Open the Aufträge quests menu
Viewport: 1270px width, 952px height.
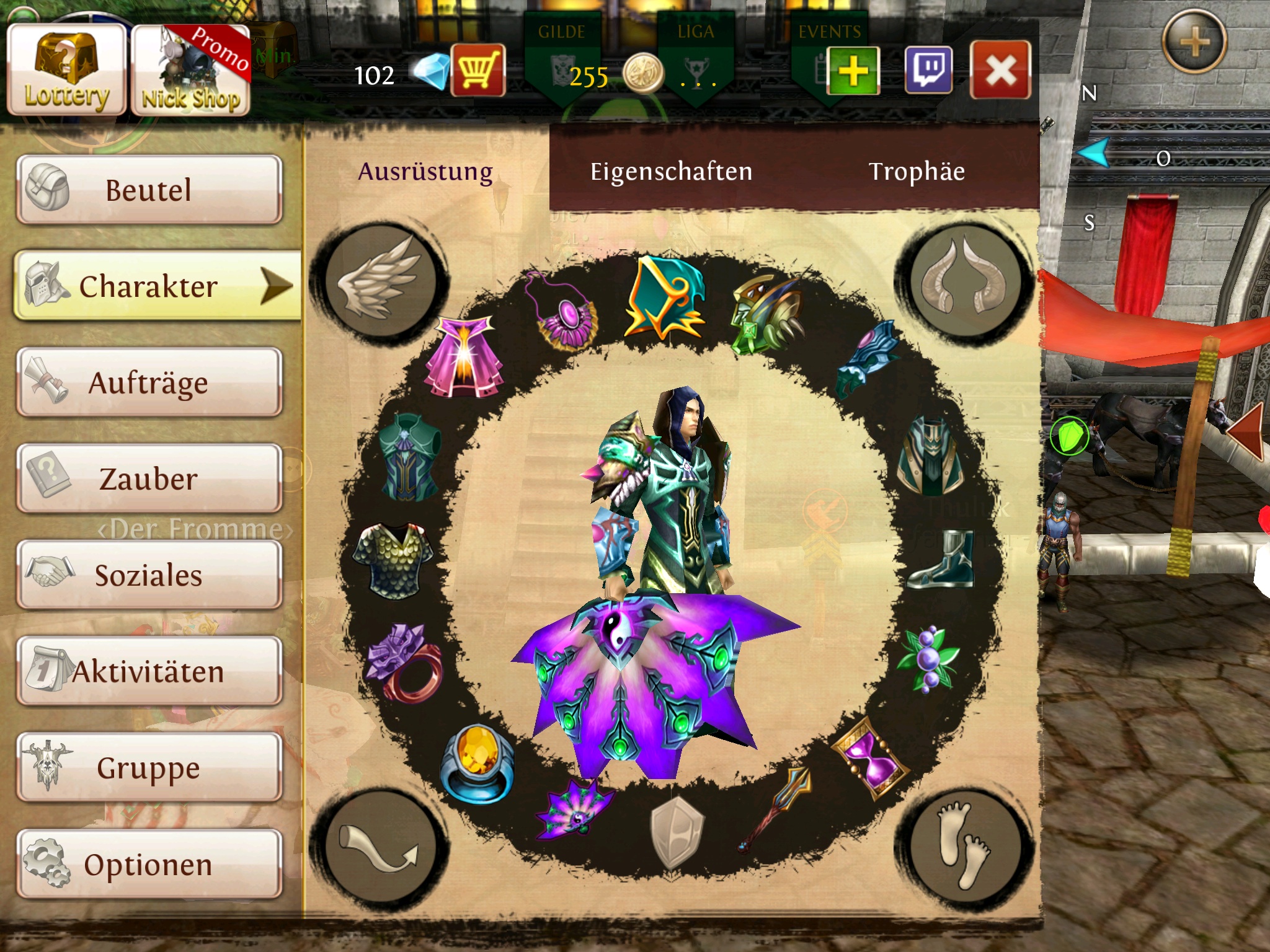pos(149,382)
